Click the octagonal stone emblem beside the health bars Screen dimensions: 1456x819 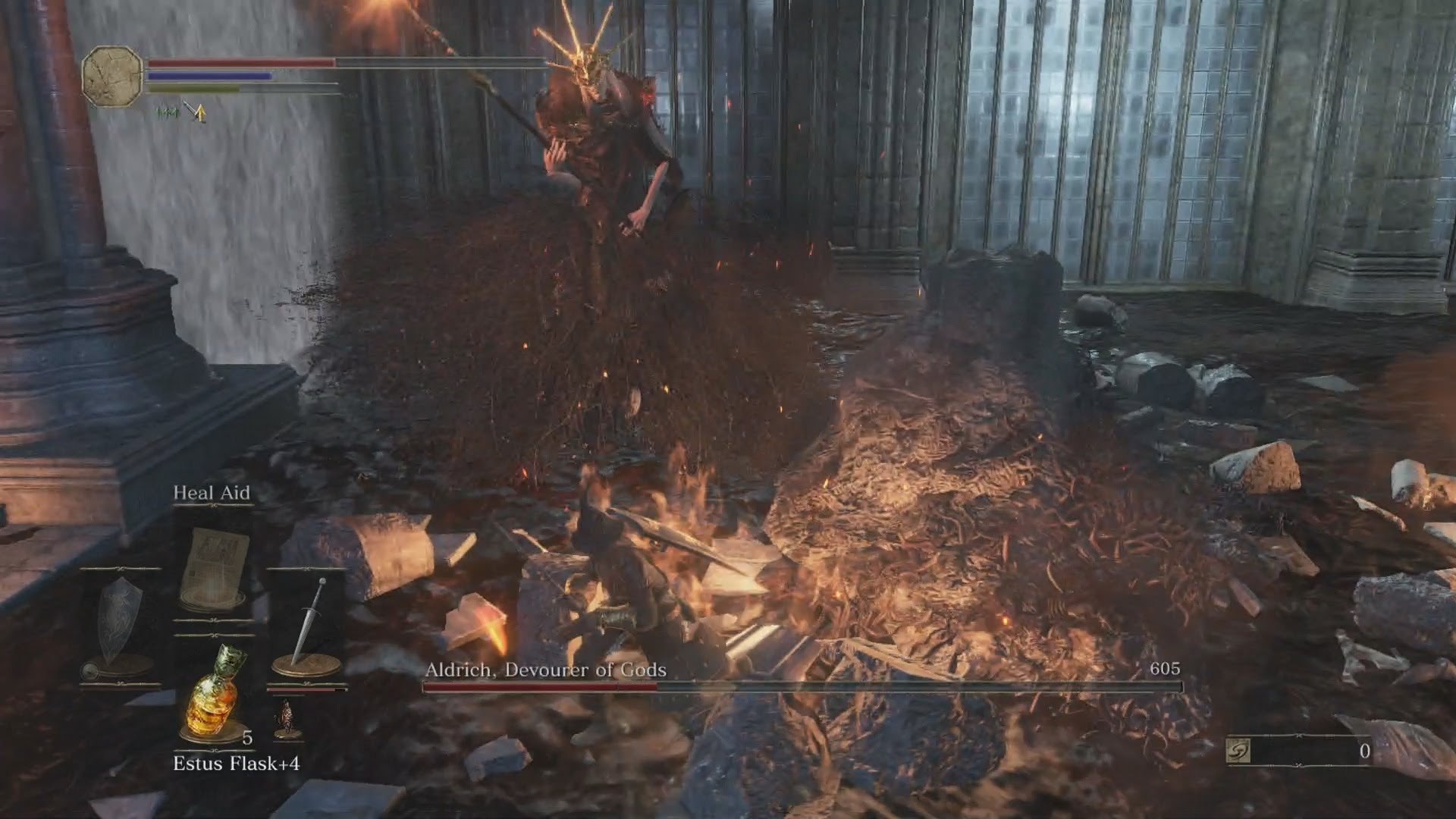[111, 76]
